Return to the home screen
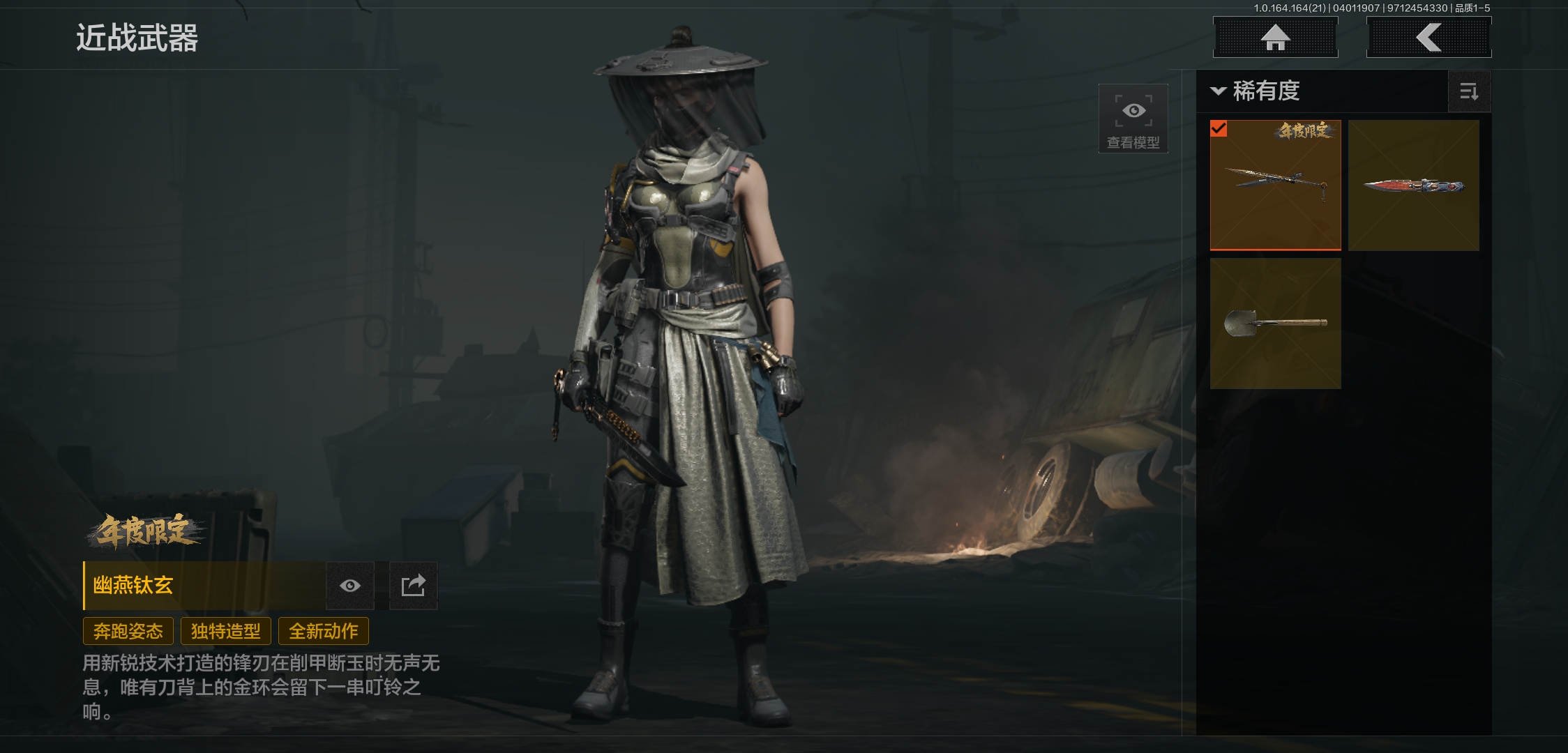This screenshot has height=753, width=1568. click(1275, 38)
